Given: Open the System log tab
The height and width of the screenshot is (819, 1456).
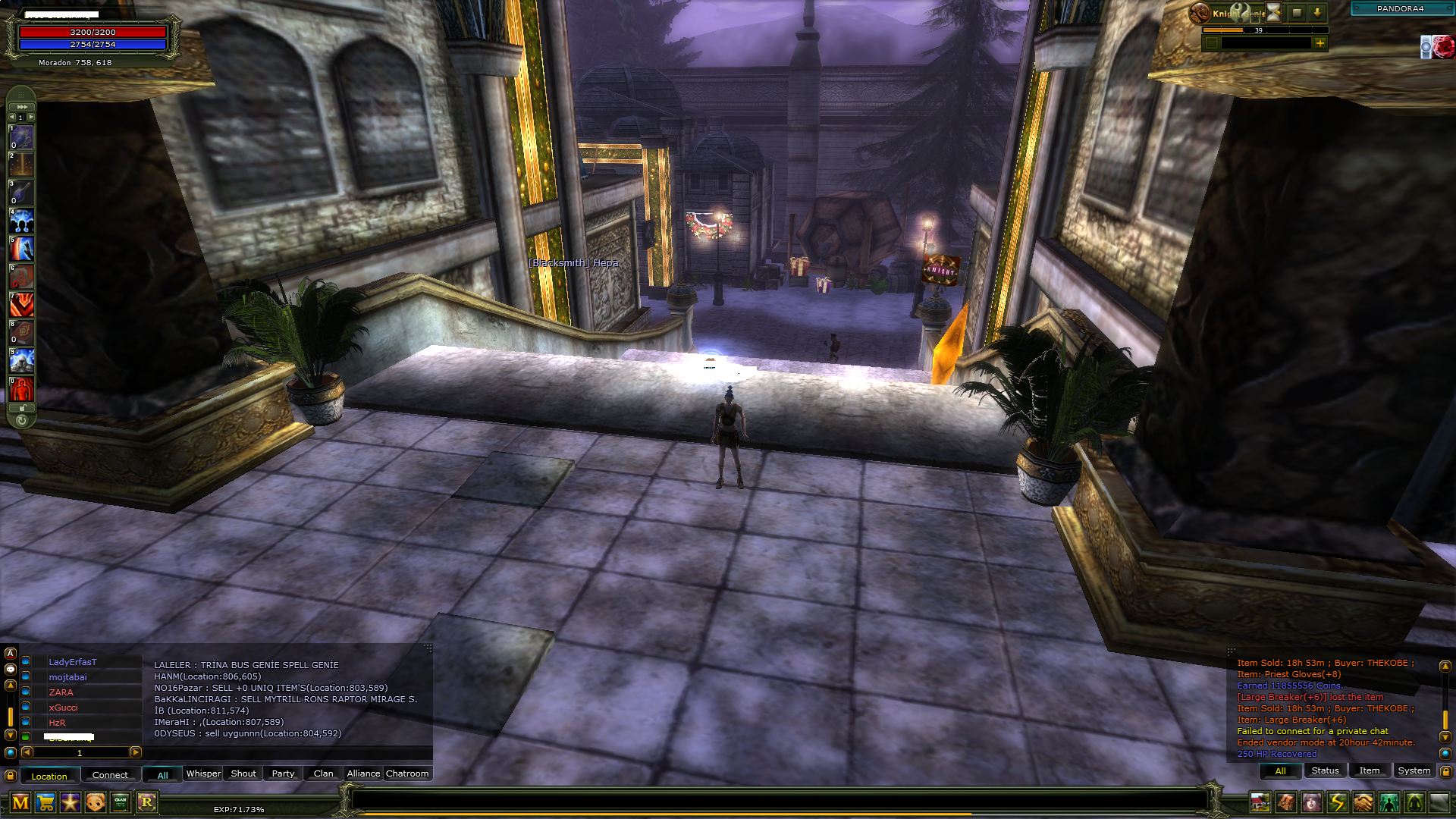Looking at the screenshot, I should pos(1414,770).
